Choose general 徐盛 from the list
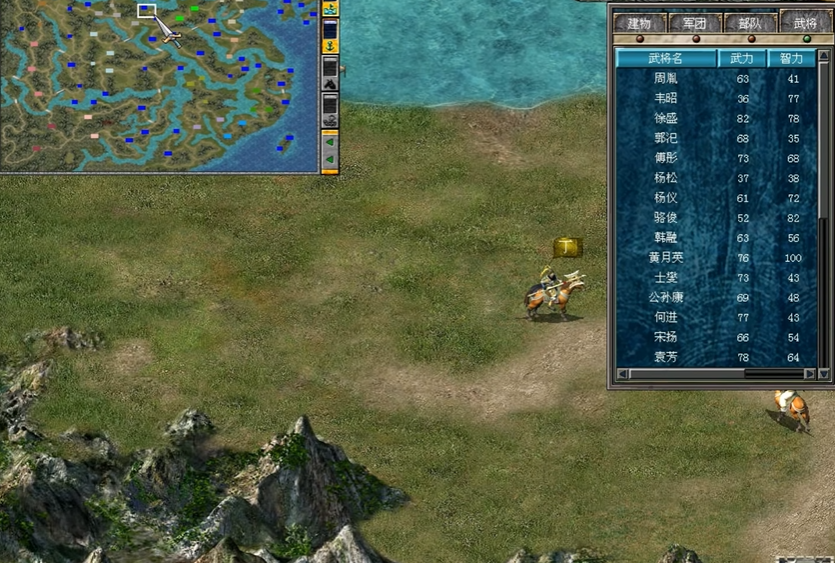 (x=665, y=119)
